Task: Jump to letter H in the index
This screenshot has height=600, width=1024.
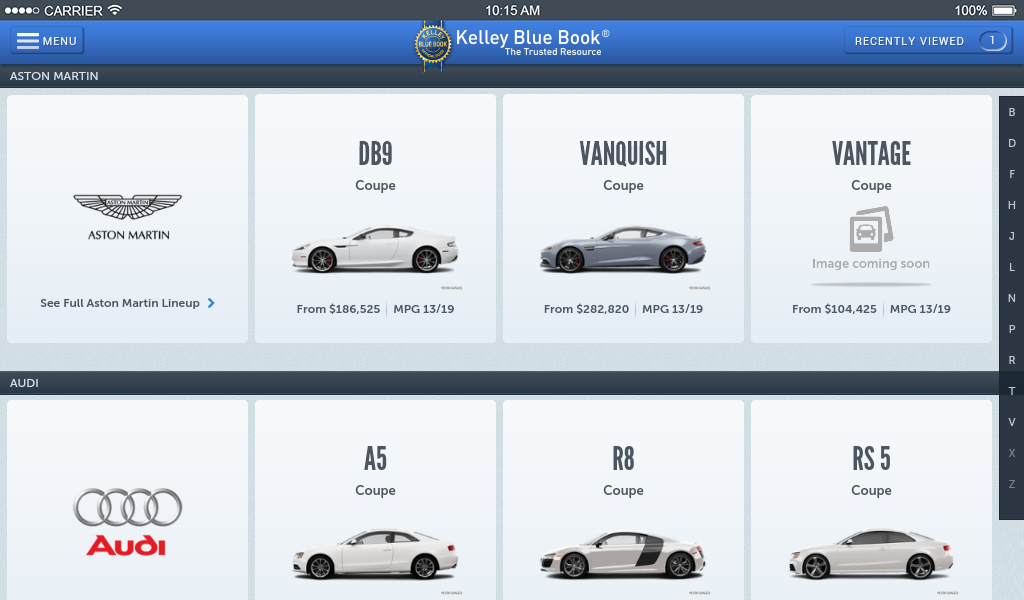Action: click(1012, 205)
